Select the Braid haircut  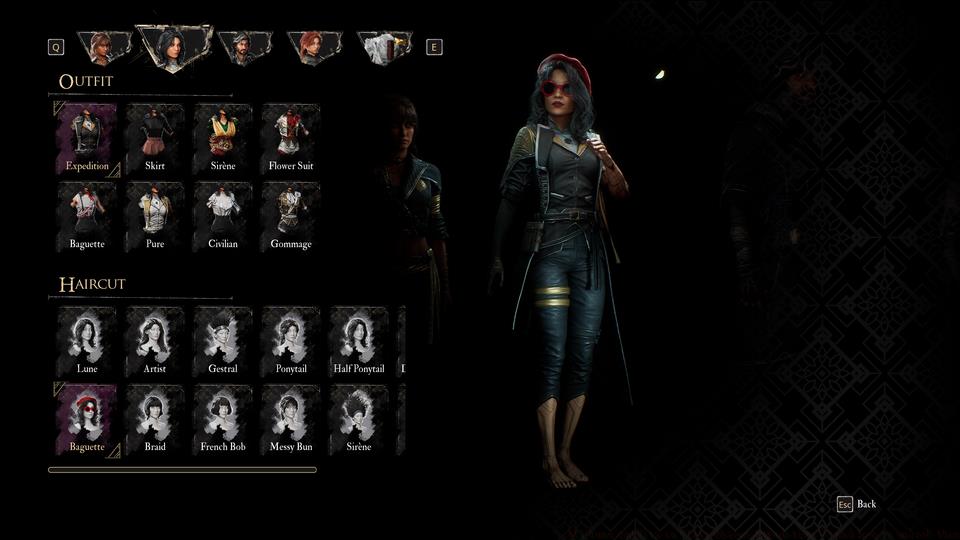click(155, 419)
